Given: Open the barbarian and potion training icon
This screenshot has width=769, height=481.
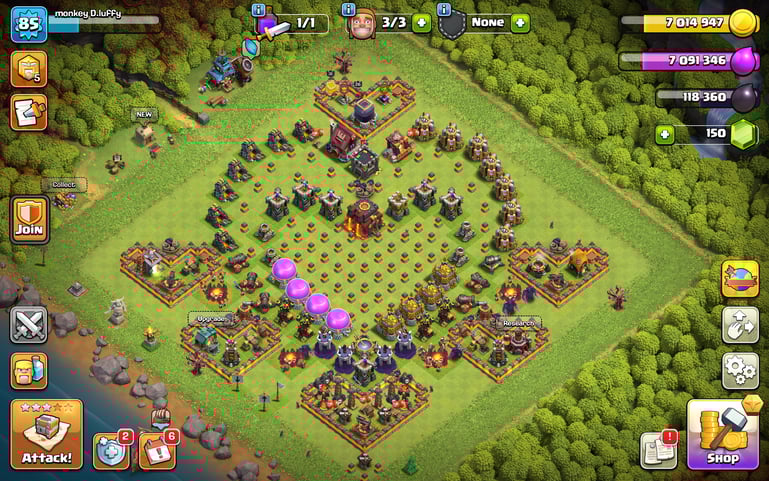Looking at the screenshot, I should 29,371.
